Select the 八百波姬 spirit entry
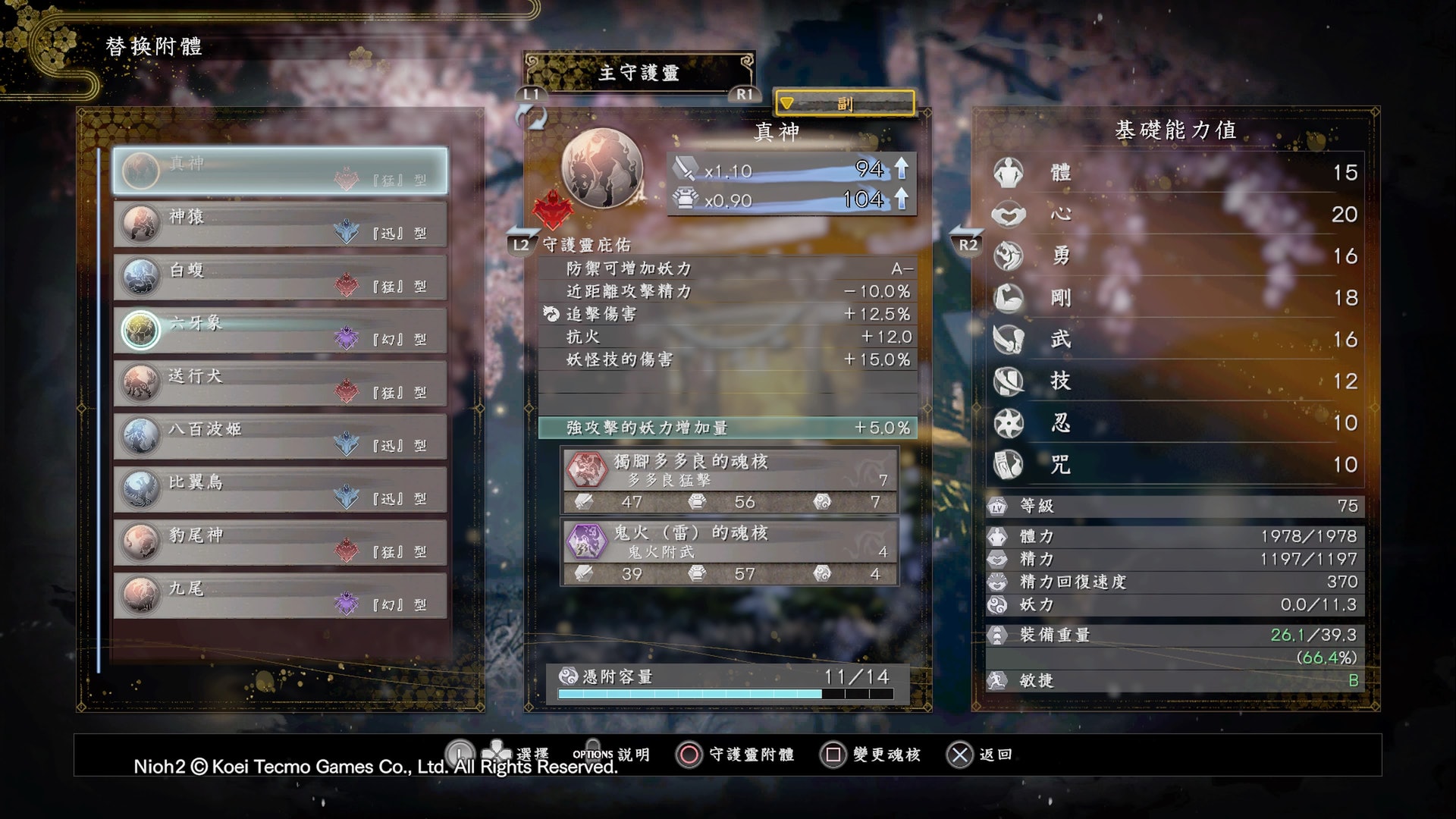This screenshot has width=1456, height=819. [x=280, y=437]
